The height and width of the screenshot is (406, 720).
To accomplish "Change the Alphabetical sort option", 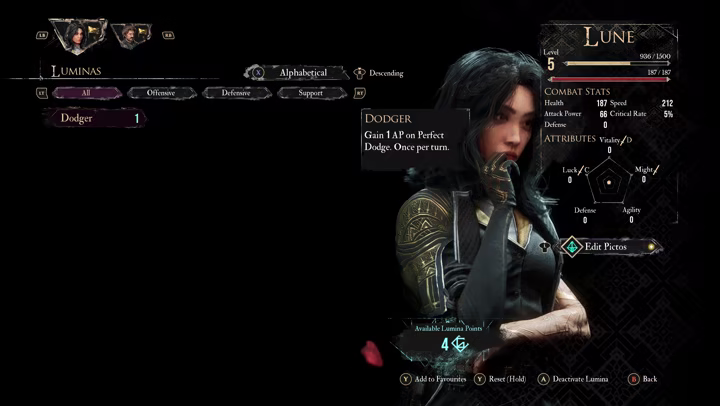I will coord(302,73).
